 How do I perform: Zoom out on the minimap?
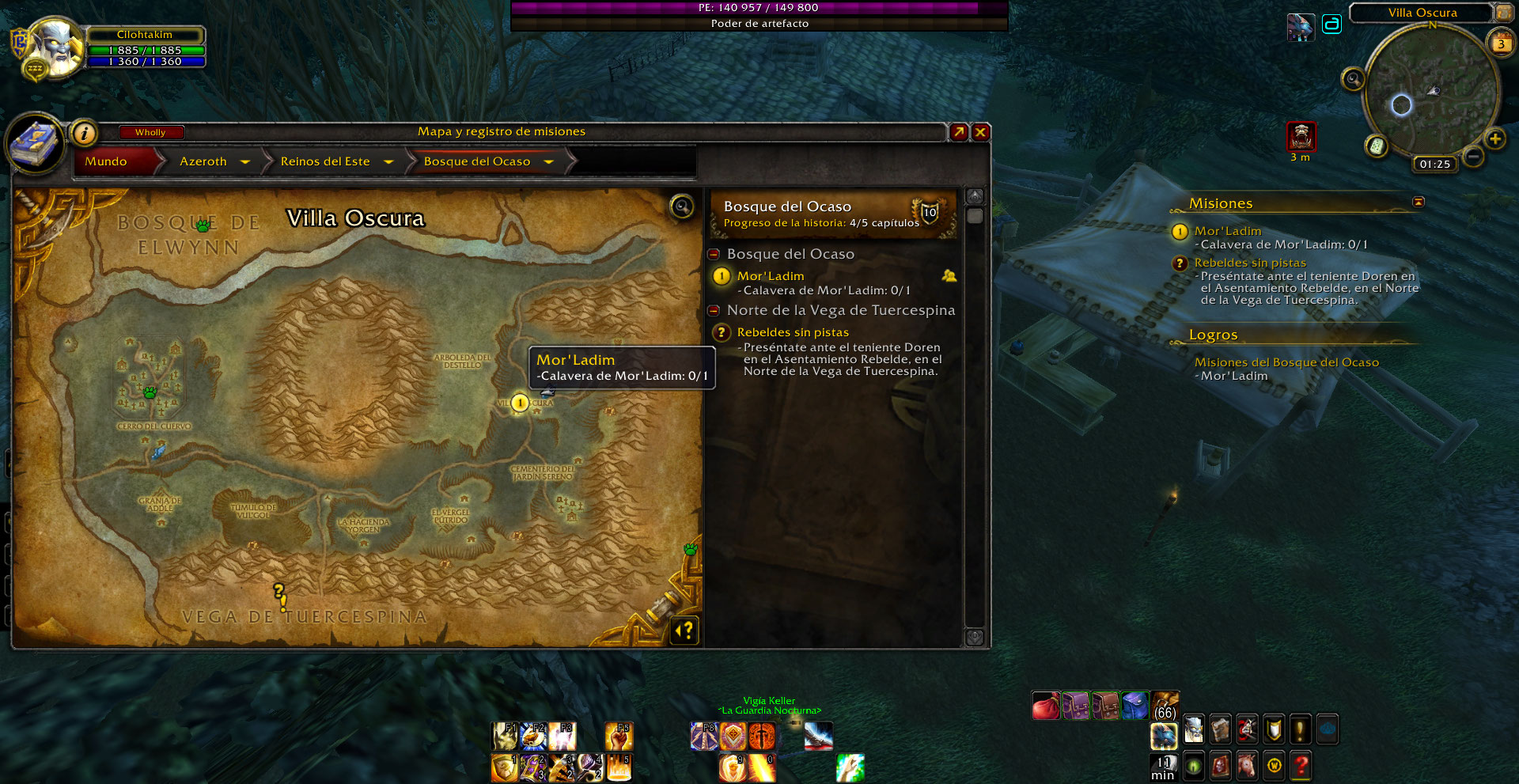pos(1473,157)
